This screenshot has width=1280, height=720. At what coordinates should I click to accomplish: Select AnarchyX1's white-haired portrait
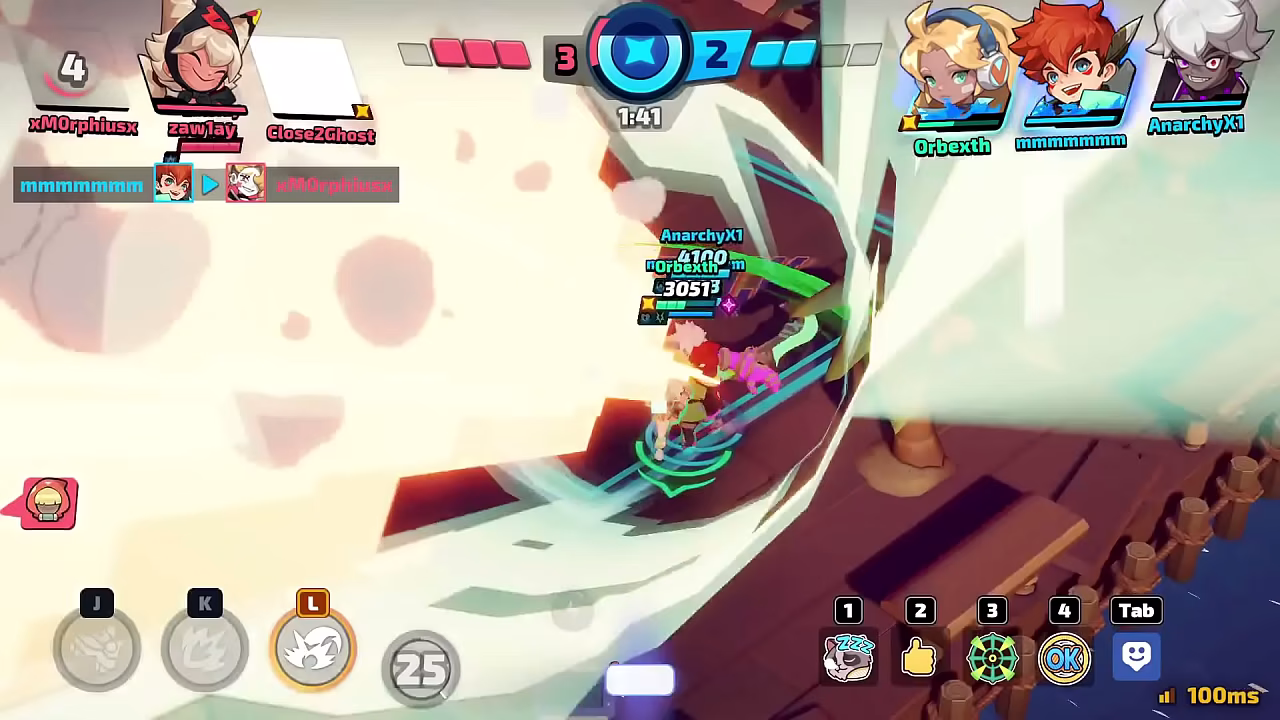1198,58
